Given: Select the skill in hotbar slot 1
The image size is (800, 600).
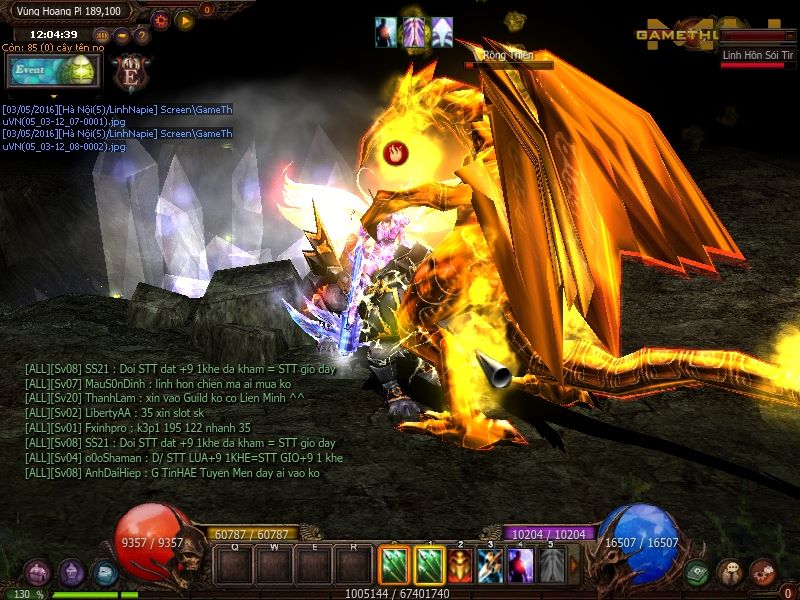Looking at the screenshot, I should coord(429,566).
